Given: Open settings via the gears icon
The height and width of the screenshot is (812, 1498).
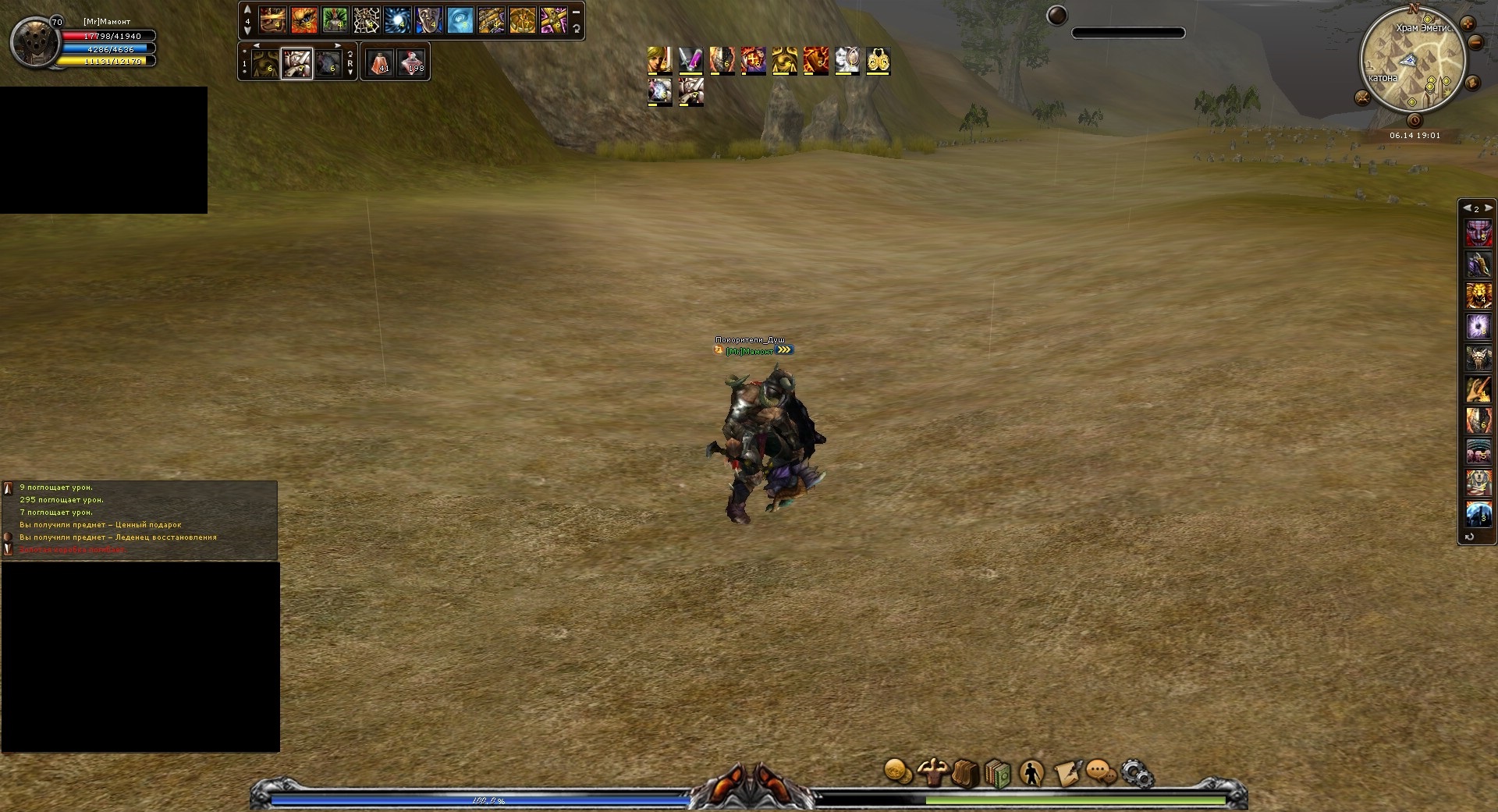Looking at the screenshot, I should 1137,774.
